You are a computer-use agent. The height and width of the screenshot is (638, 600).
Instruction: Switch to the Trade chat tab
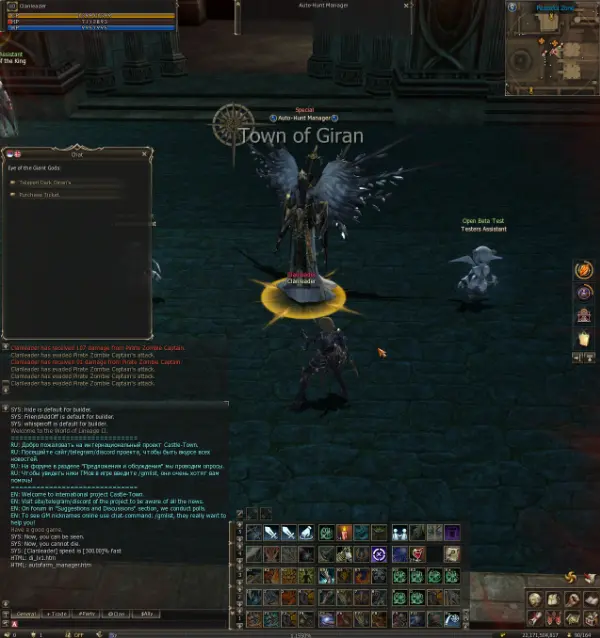[57, 613]
